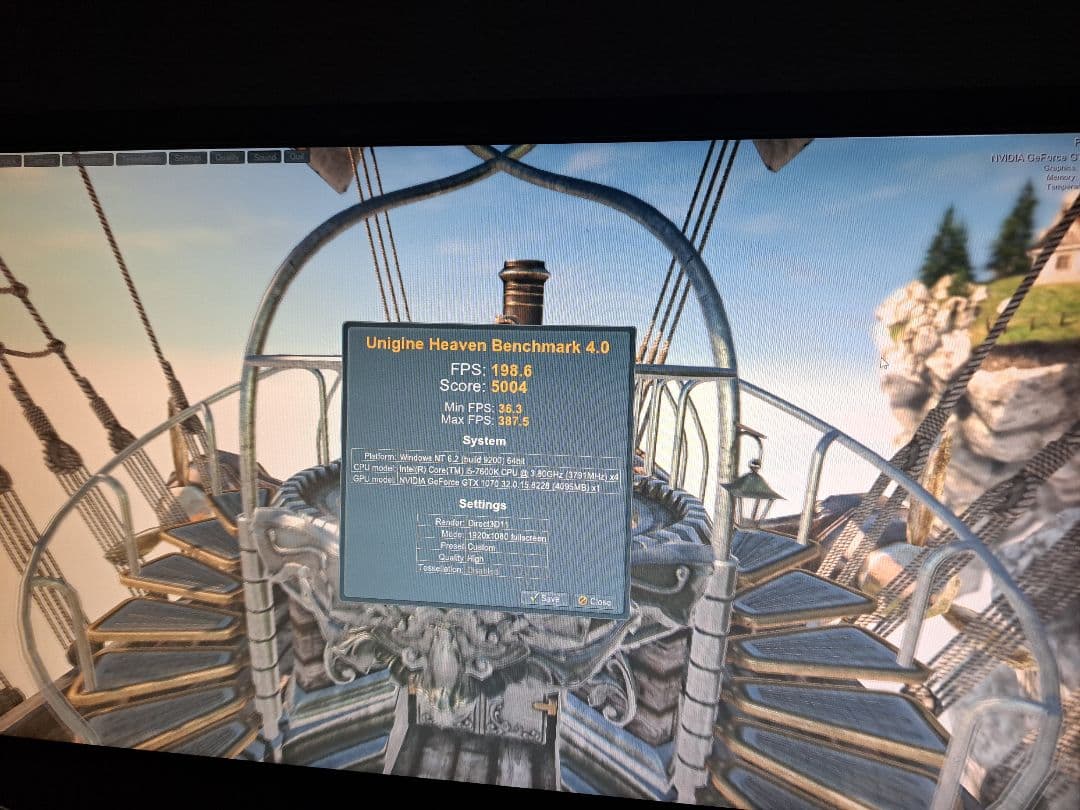Viewport: 1080px width, 810px height.
Task: Open the Settings toolbar button
Action: pyautogui.click(x=187, y=158)
